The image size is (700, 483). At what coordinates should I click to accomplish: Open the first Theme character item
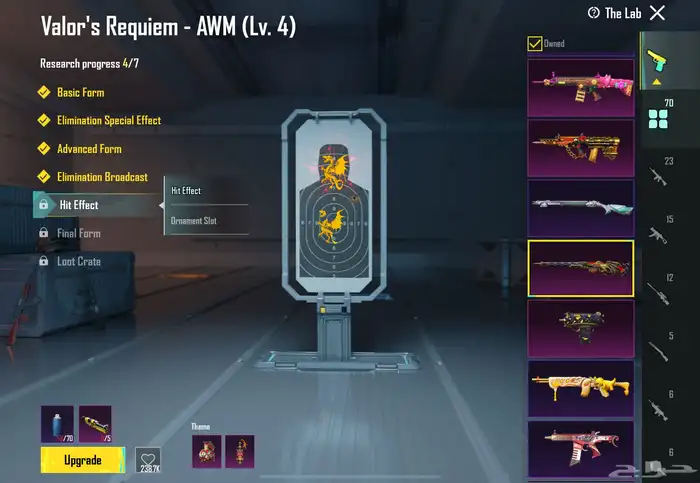point(206,451)
